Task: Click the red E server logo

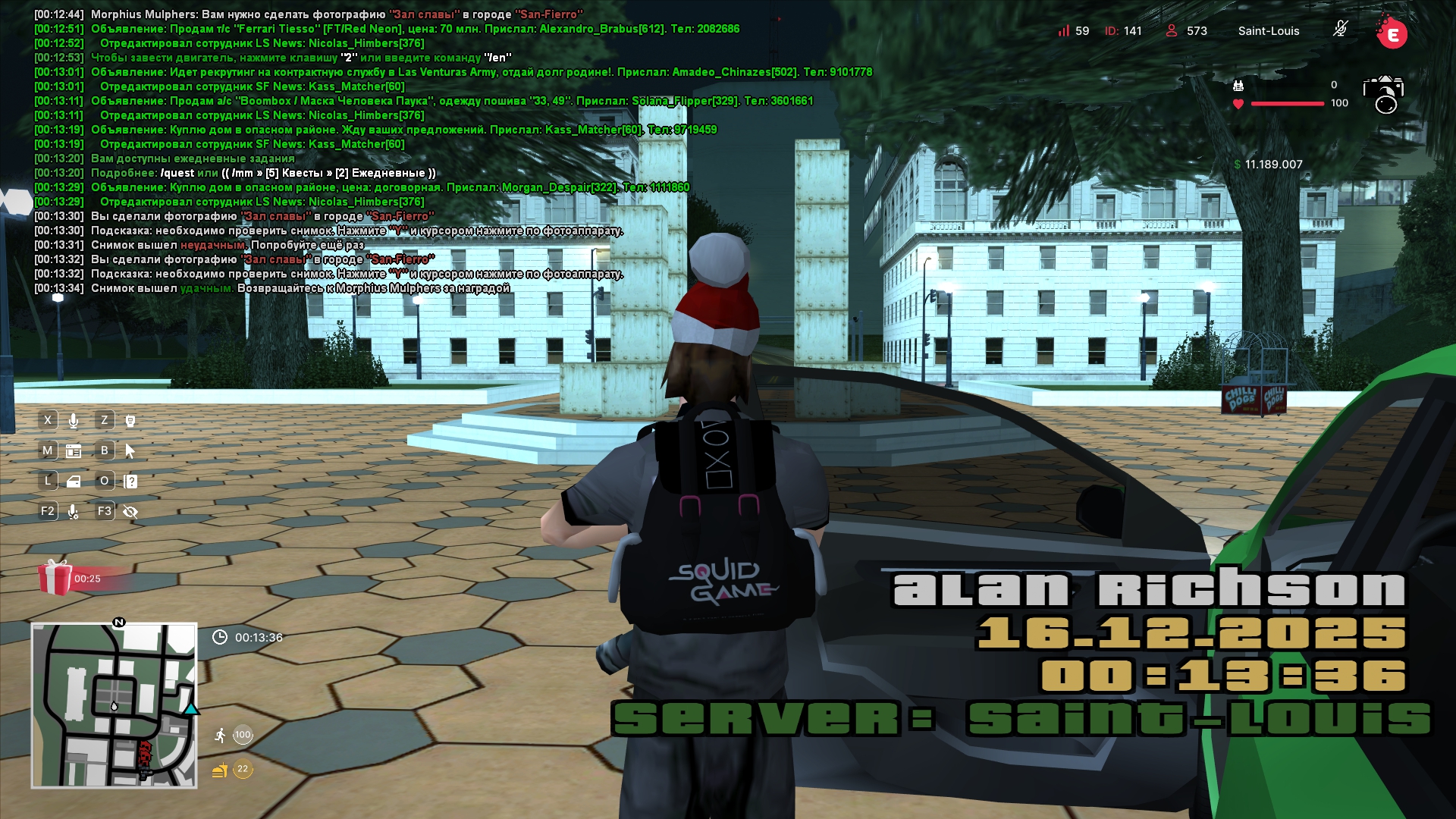Action: (x=1392, y=33)
